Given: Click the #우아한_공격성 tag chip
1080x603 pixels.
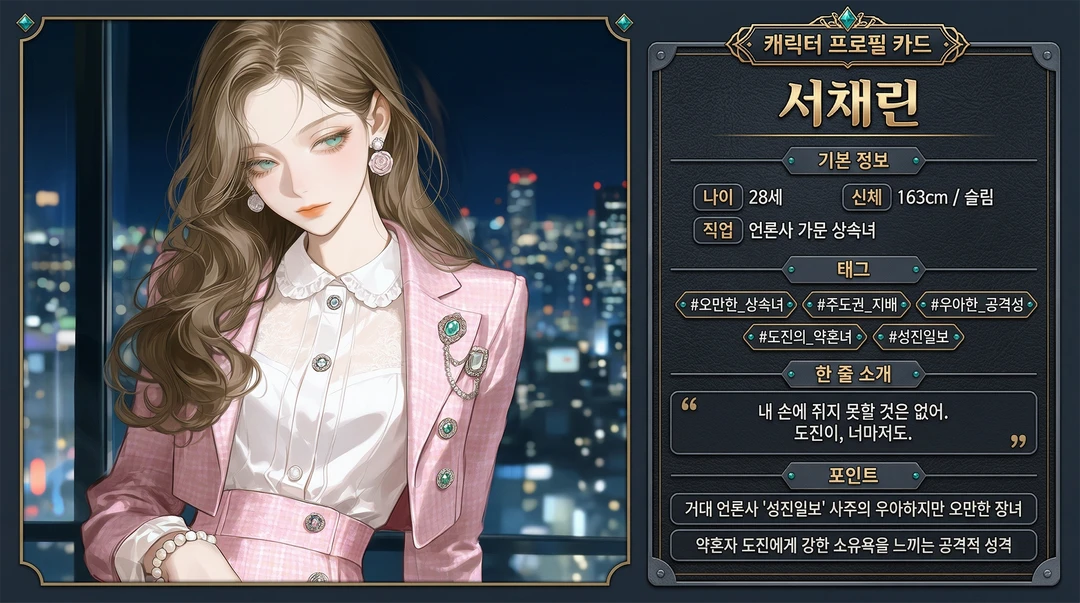Looking at the screenshot, I should click(976, 305).
